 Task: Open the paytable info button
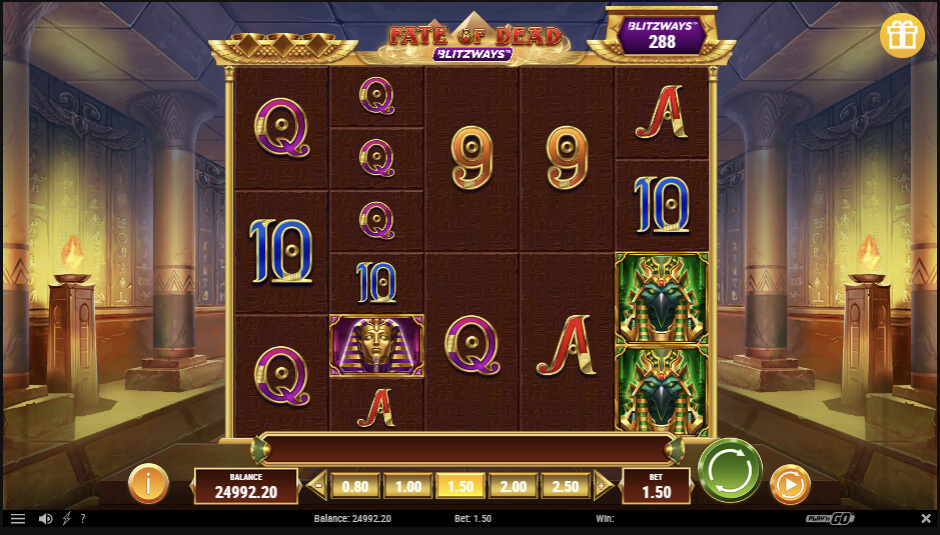click(x=148, y=485)
